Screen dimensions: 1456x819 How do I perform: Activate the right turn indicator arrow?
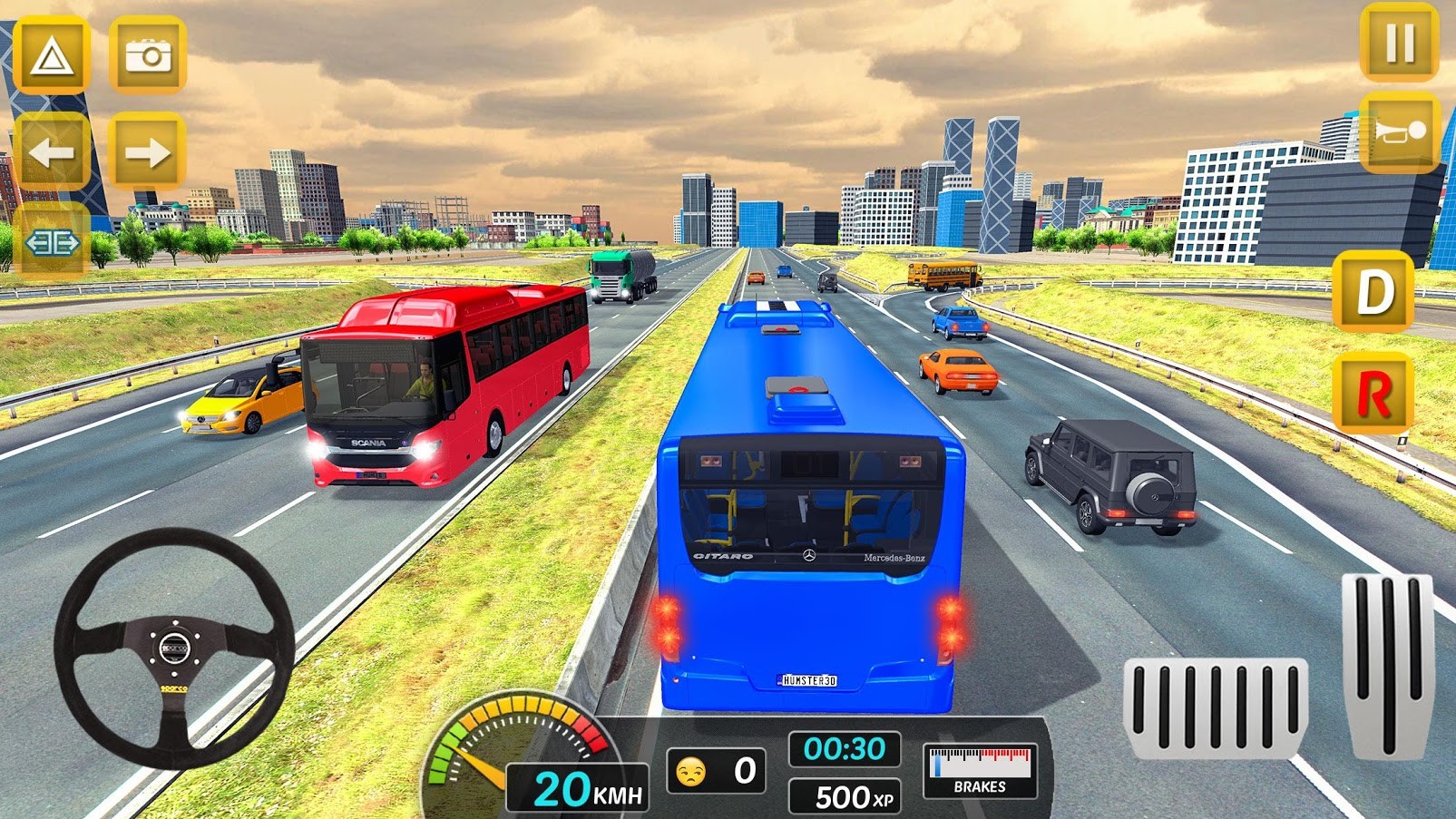pyautogui.click(x=148, y=151)
